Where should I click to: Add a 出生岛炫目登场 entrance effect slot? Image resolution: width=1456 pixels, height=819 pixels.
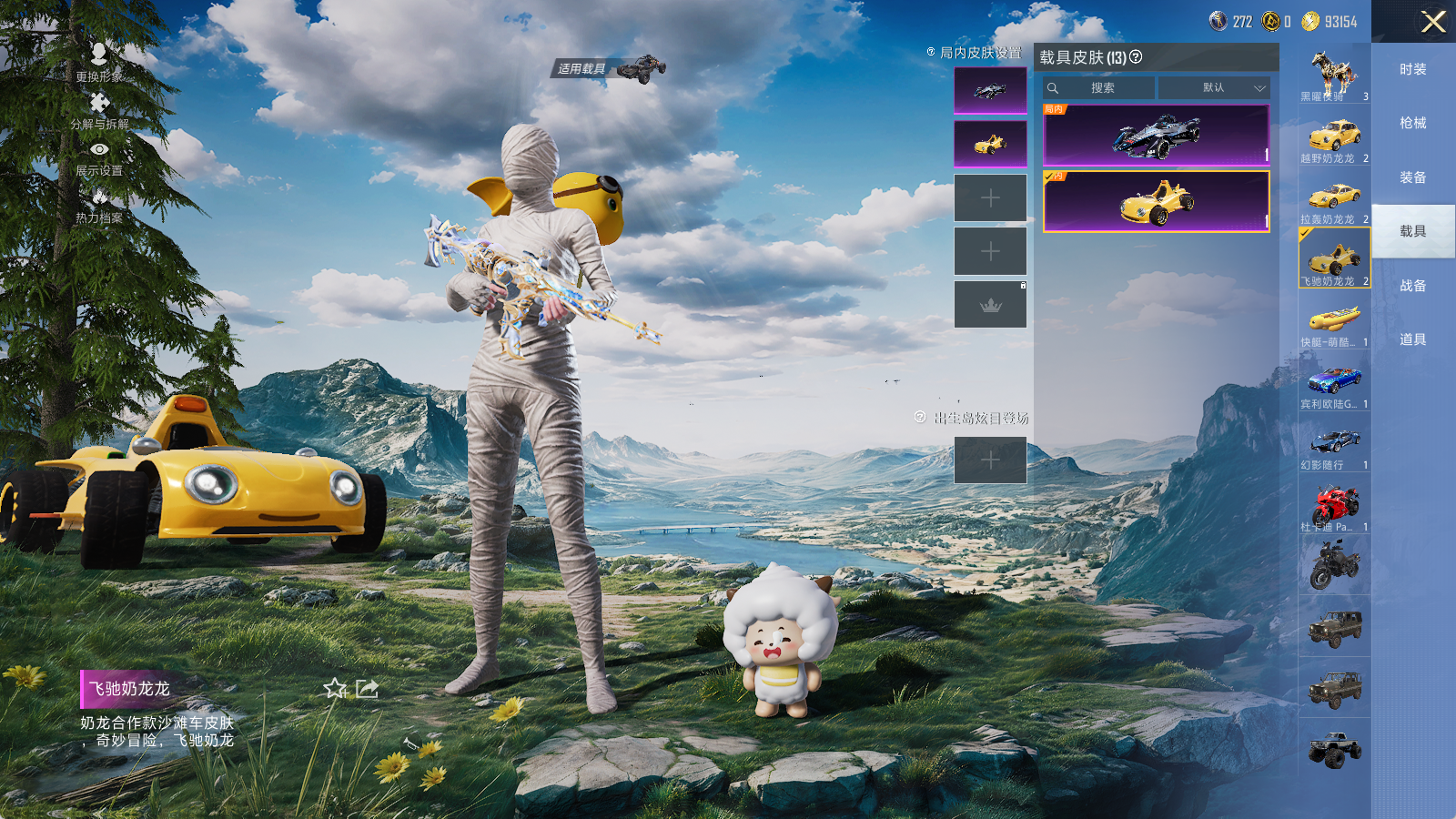coord(990,460)
